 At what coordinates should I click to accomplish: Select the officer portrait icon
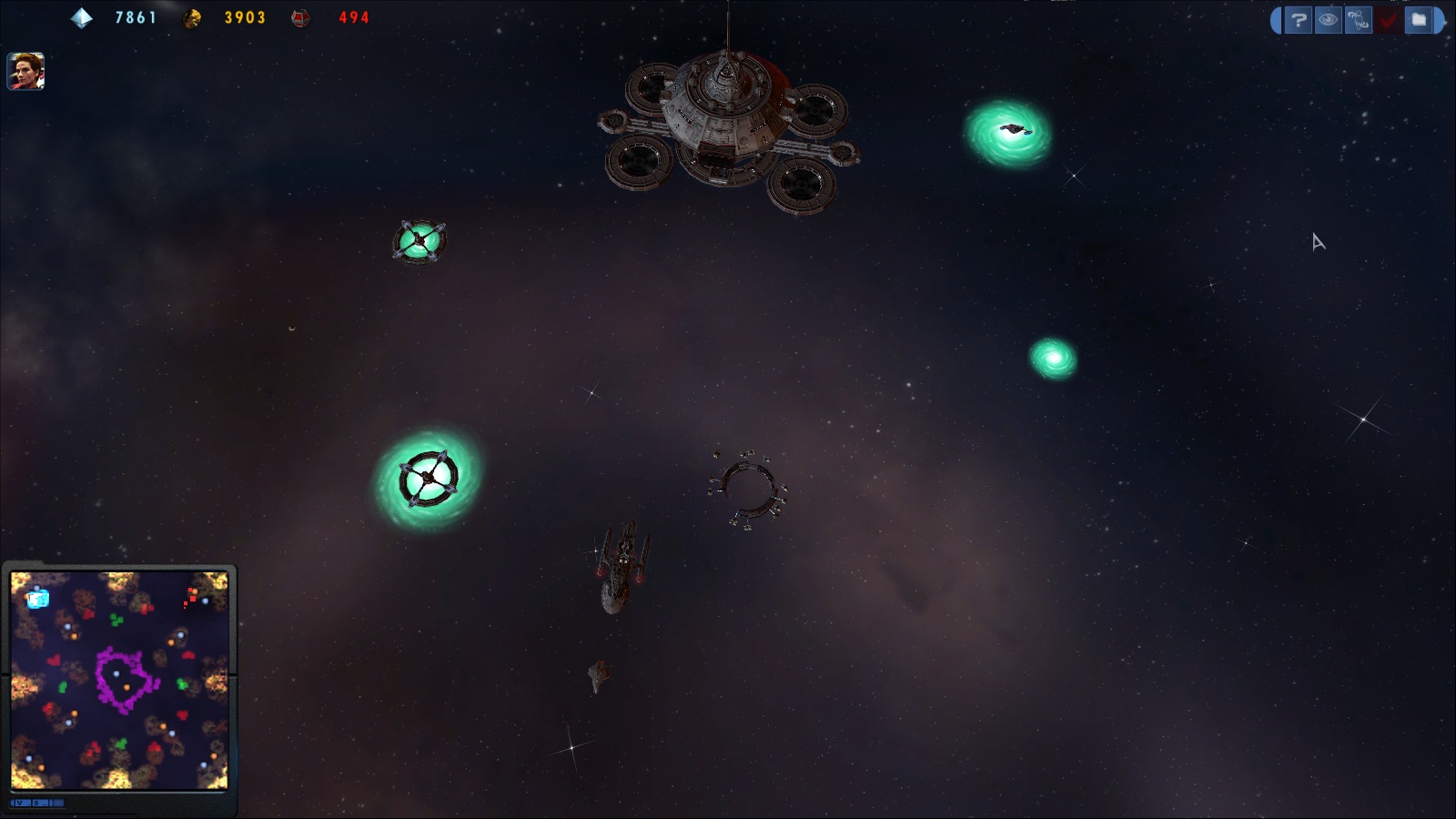pos(25,71)
